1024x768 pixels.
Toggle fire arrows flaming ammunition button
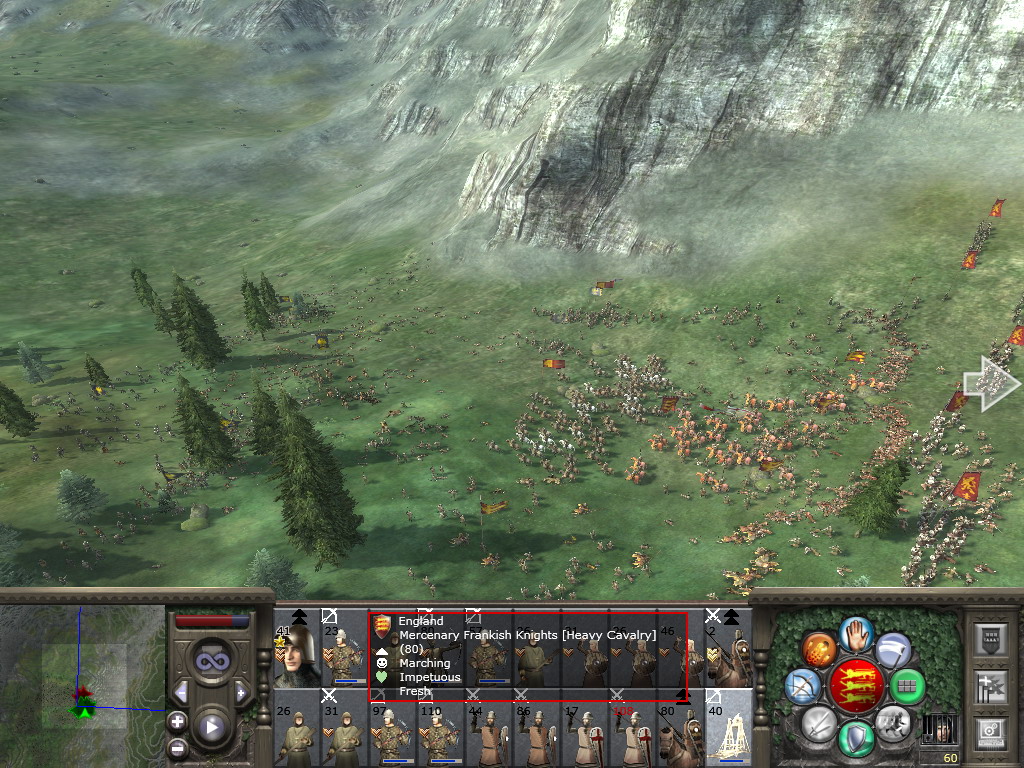coord(818,650)
